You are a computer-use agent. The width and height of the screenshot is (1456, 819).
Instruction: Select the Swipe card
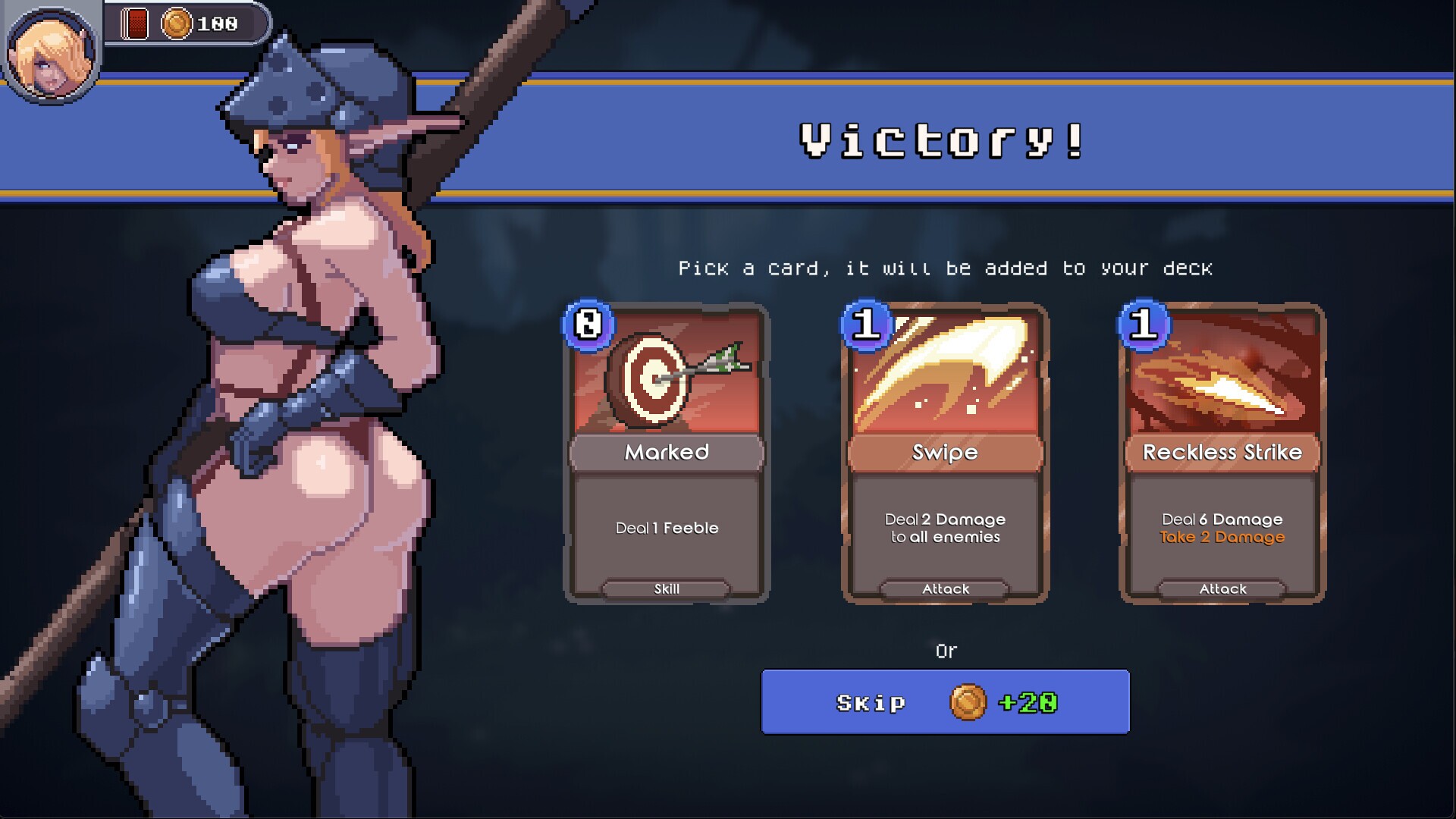(945, 451)
